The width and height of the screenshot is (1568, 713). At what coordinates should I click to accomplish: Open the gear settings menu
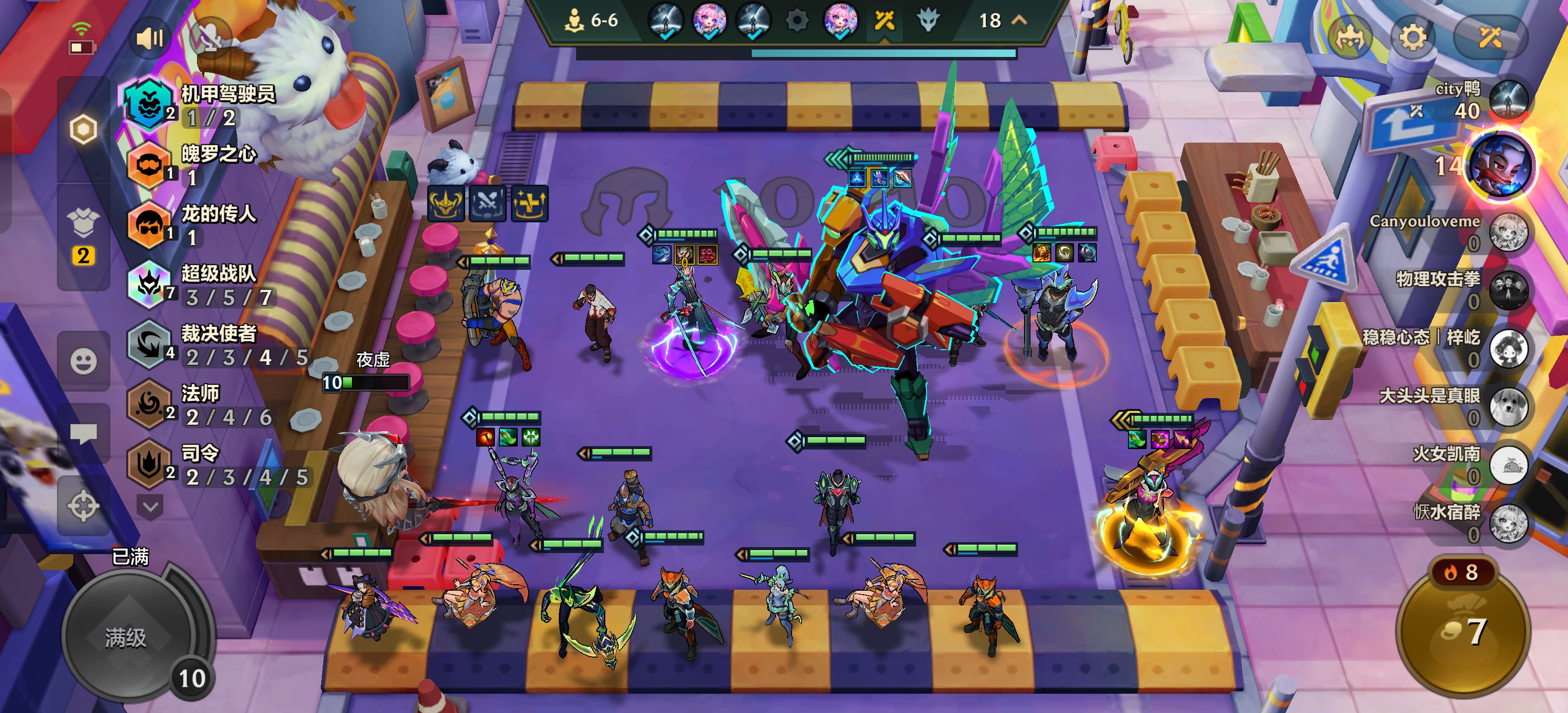tap(1412, 38)
